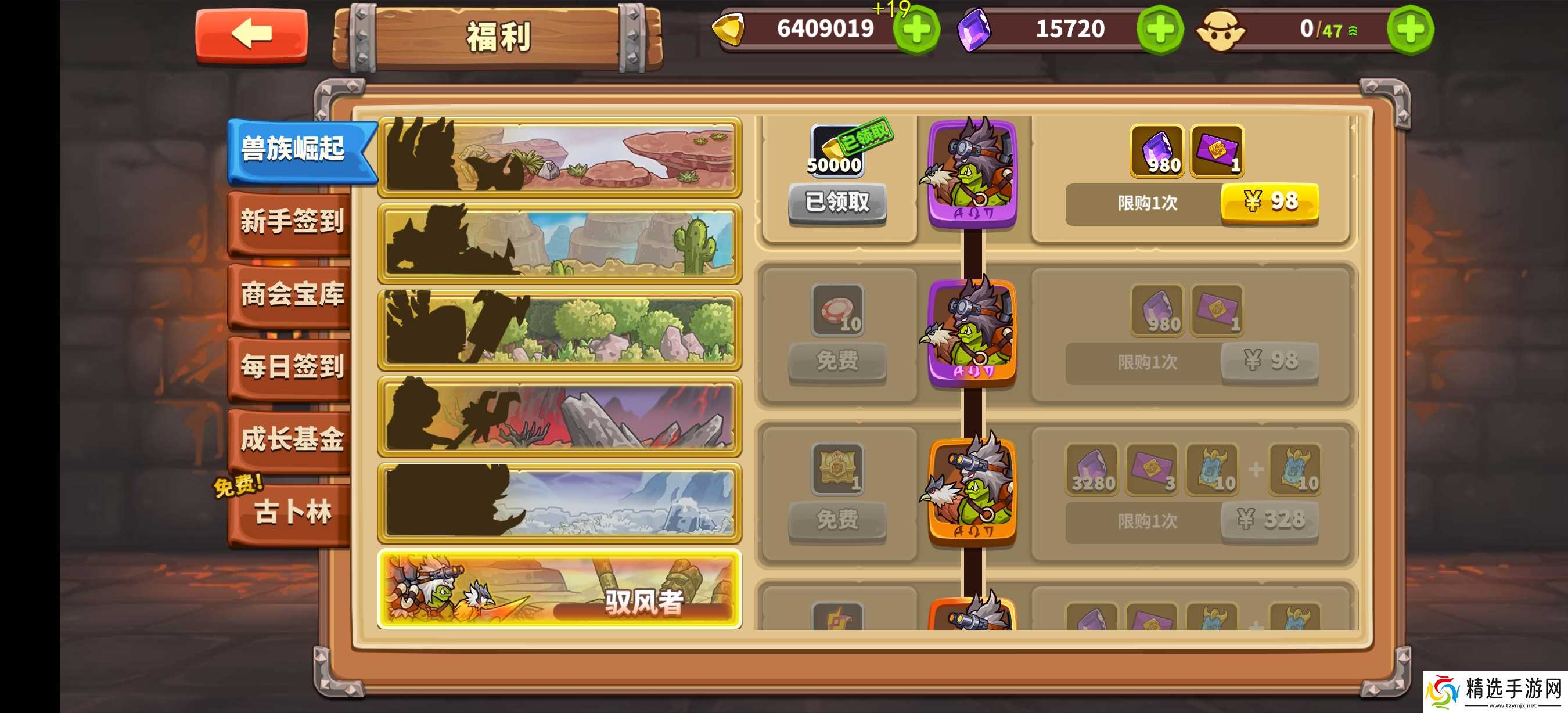Screen dimensions: 1568x713
Task: Open the 精选手游网 watermark link
Action: pos(1495,692)
